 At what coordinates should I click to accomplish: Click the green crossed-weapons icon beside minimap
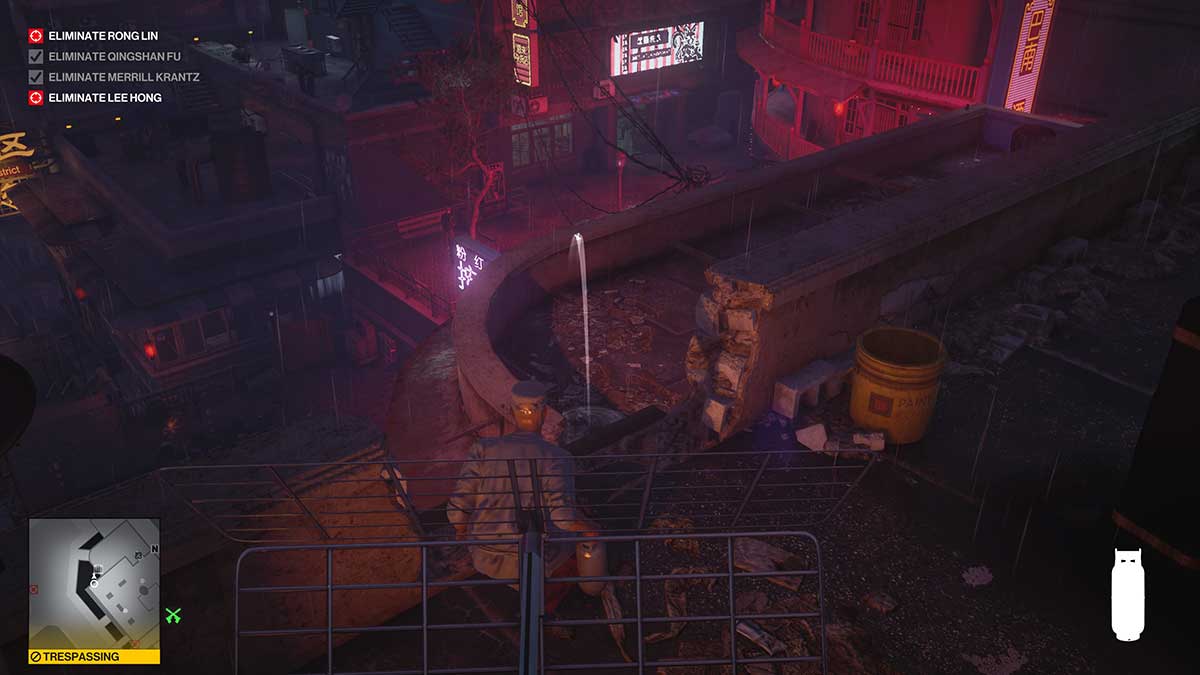pyautogui.click(x=173, y=616)
